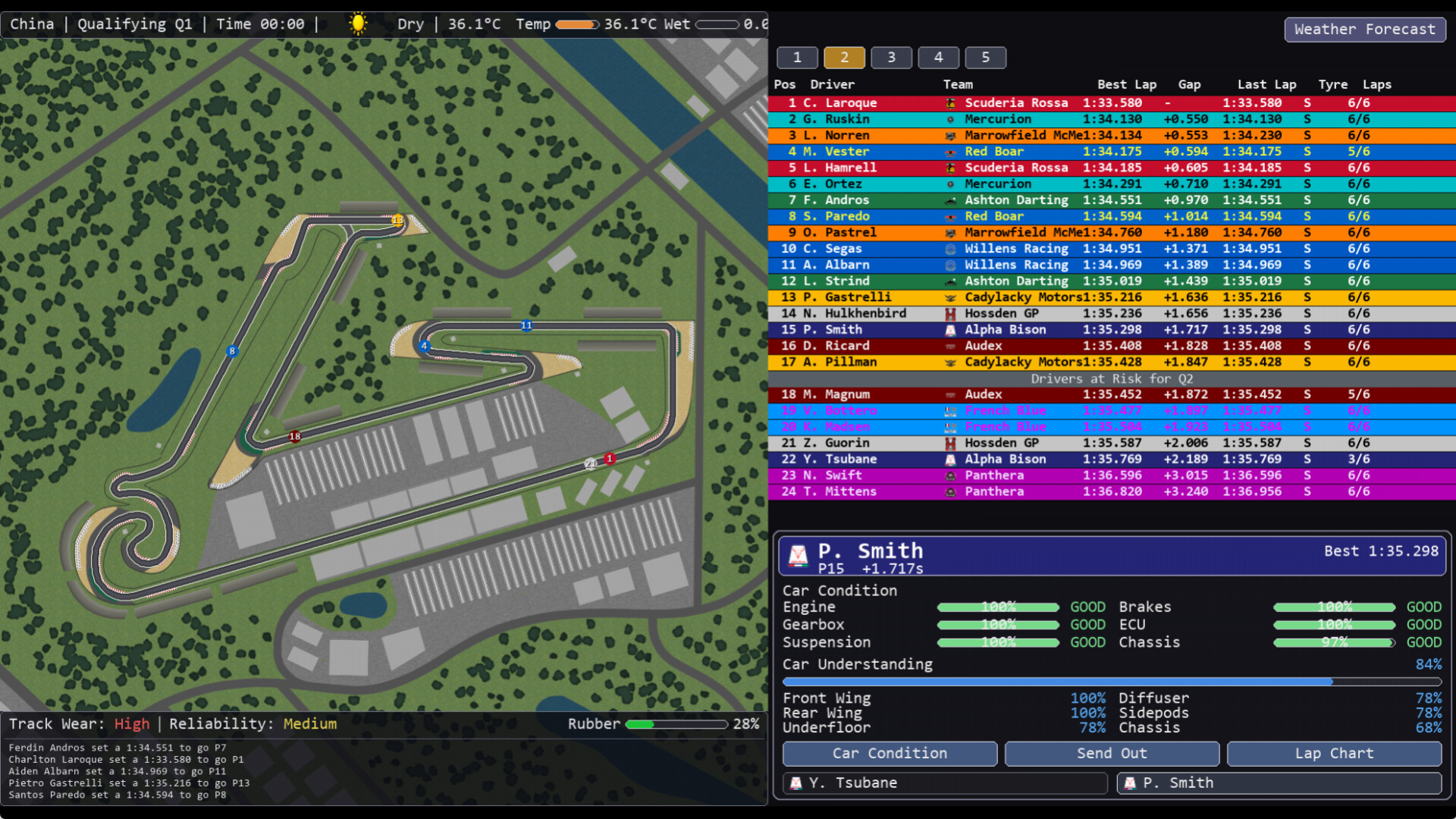The width and height of the screenshot is (1456, 819).
Task: Switch to driver Y. Tsubane
Action: [945, 783]
